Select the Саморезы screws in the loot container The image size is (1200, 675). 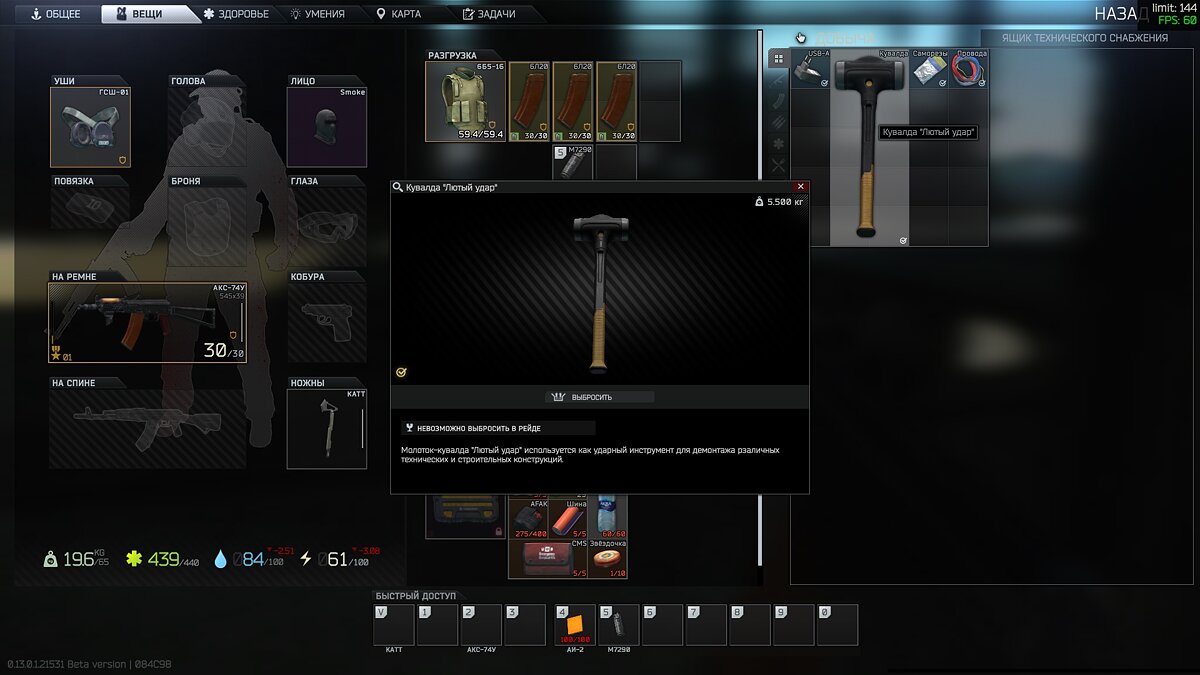[x=929, y=69]
